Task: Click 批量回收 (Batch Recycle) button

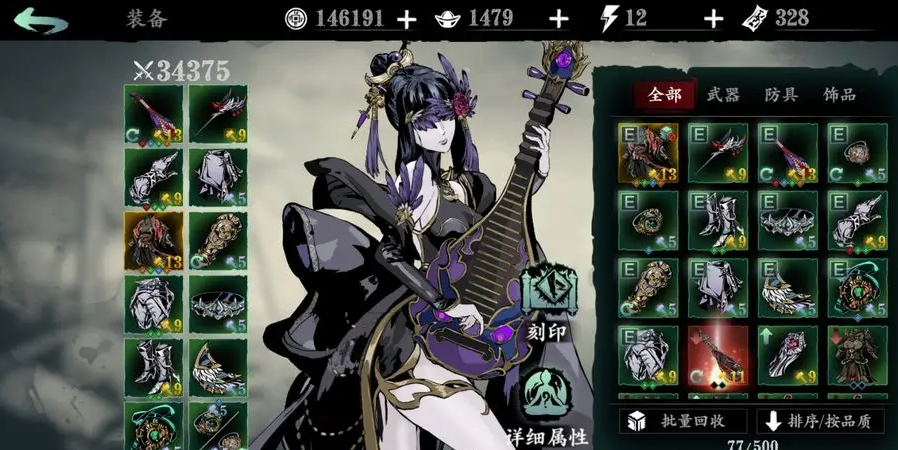Action: [683, 421]
